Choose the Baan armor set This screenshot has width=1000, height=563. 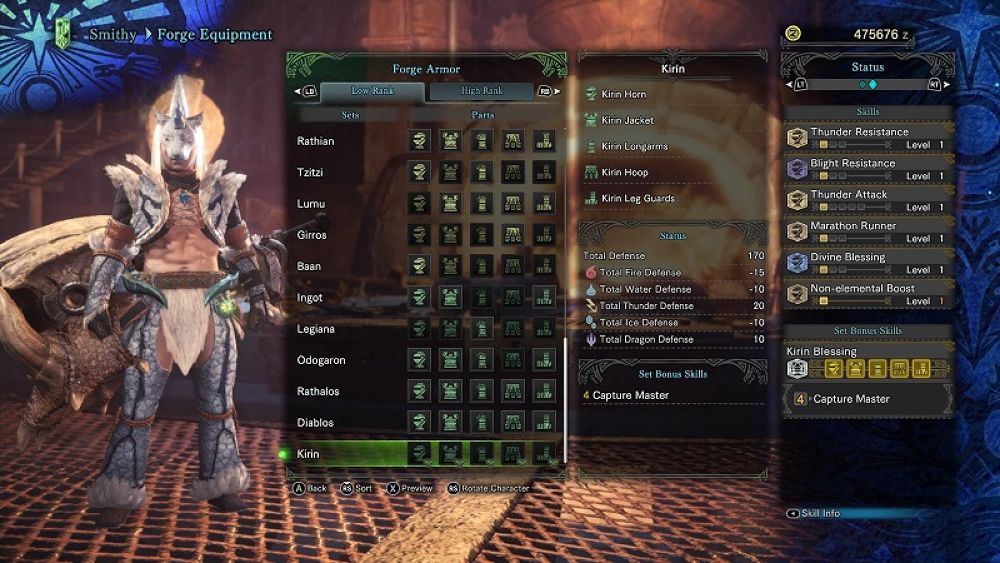[x=309, y=266]
